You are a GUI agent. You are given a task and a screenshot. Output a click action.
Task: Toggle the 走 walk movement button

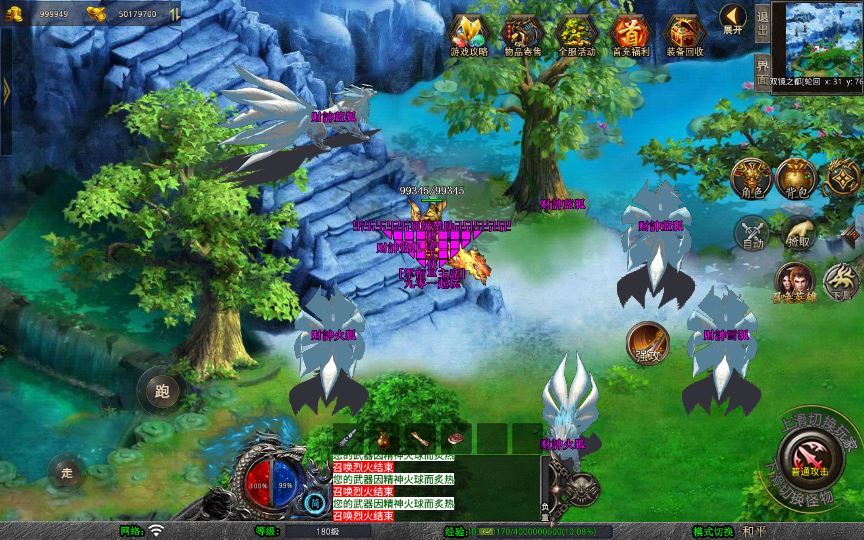pos(68,471)
